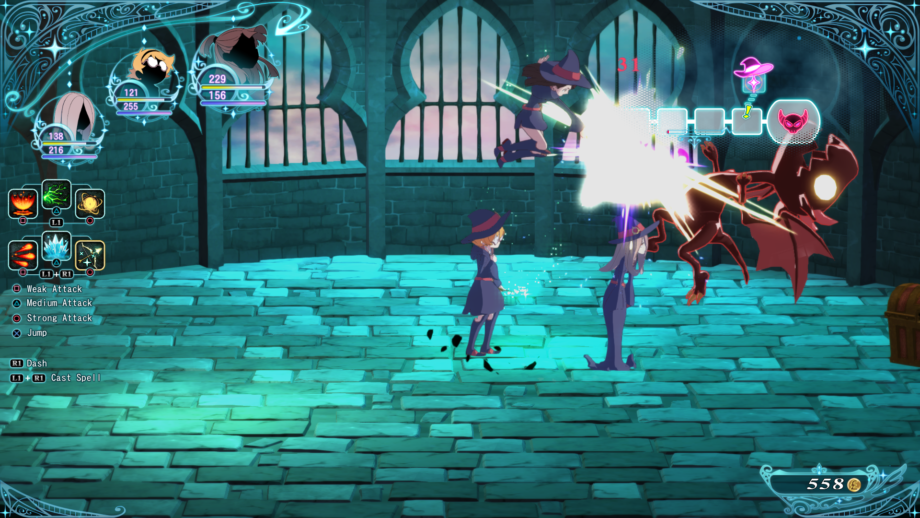
Task: Cast the fire eruption spell
Action: point(22,203)
